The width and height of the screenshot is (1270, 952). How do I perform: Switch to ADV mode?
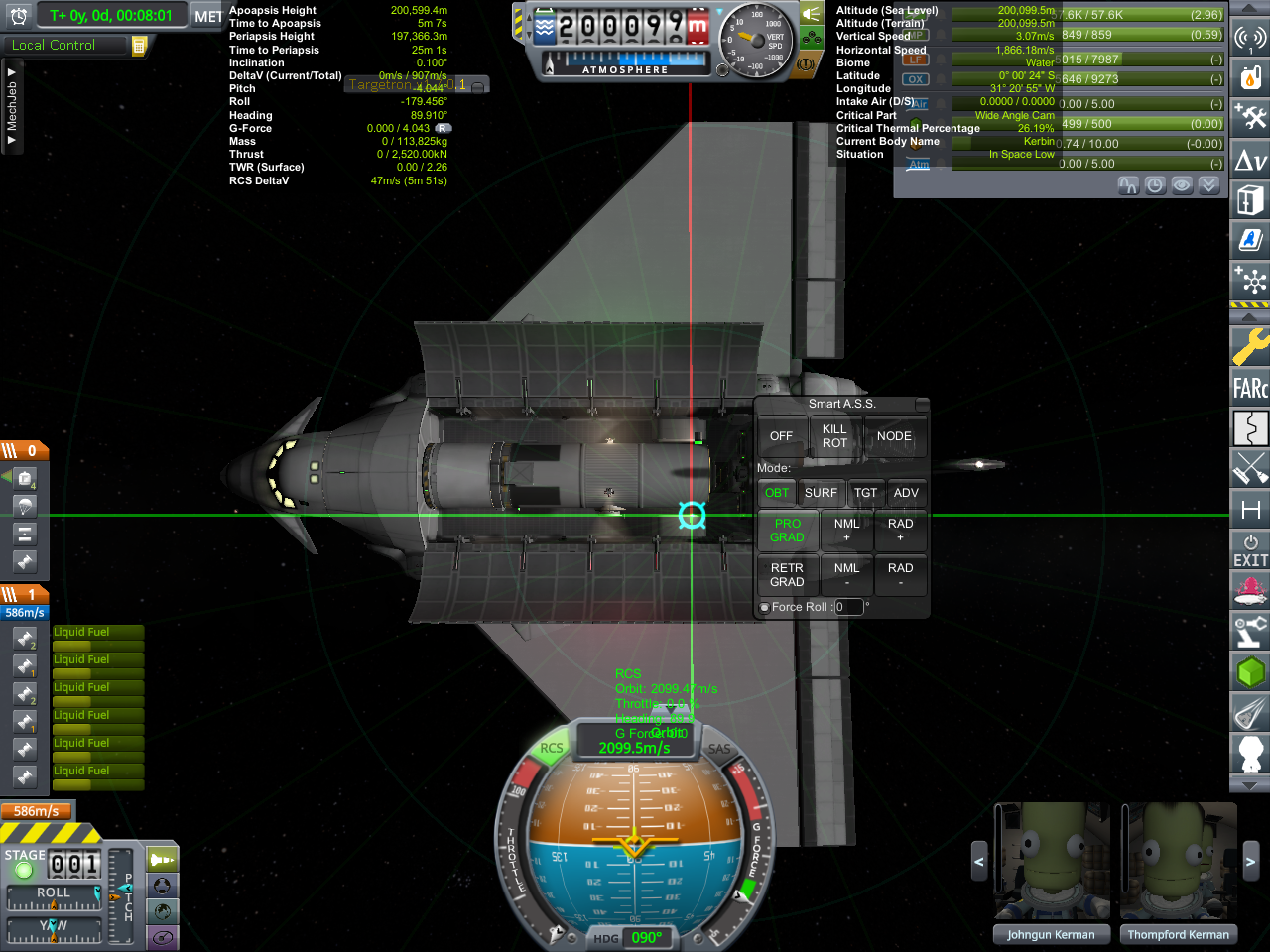(x=906, y=493)
